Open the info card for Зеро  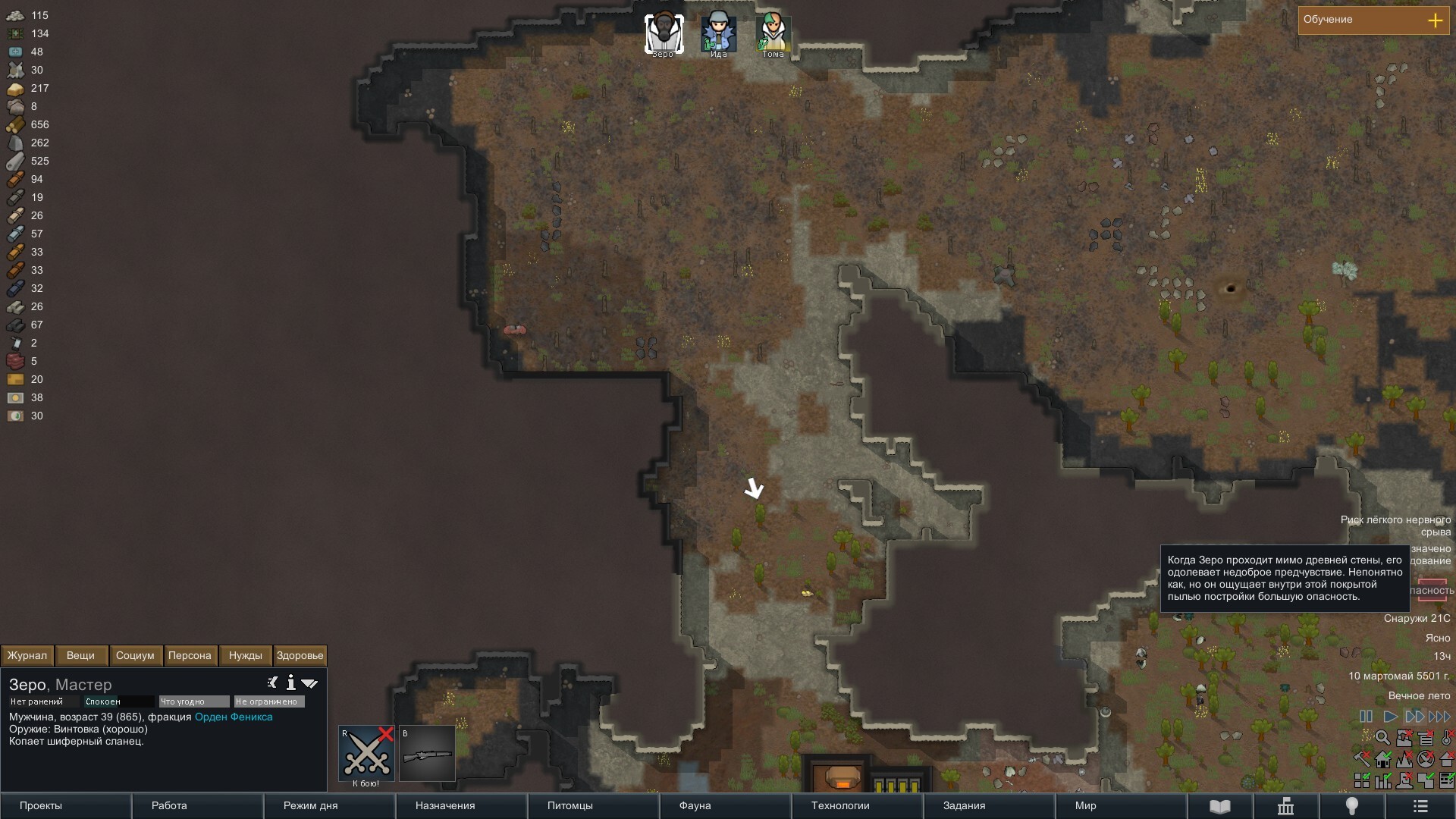[x=290, y=683]
